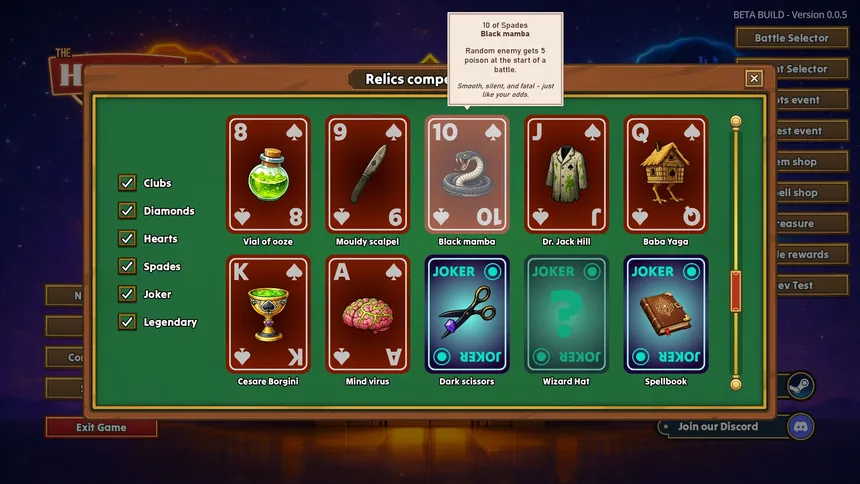Close the Relics compendium window
Screen dimensions: 860x484
[754, 78]
